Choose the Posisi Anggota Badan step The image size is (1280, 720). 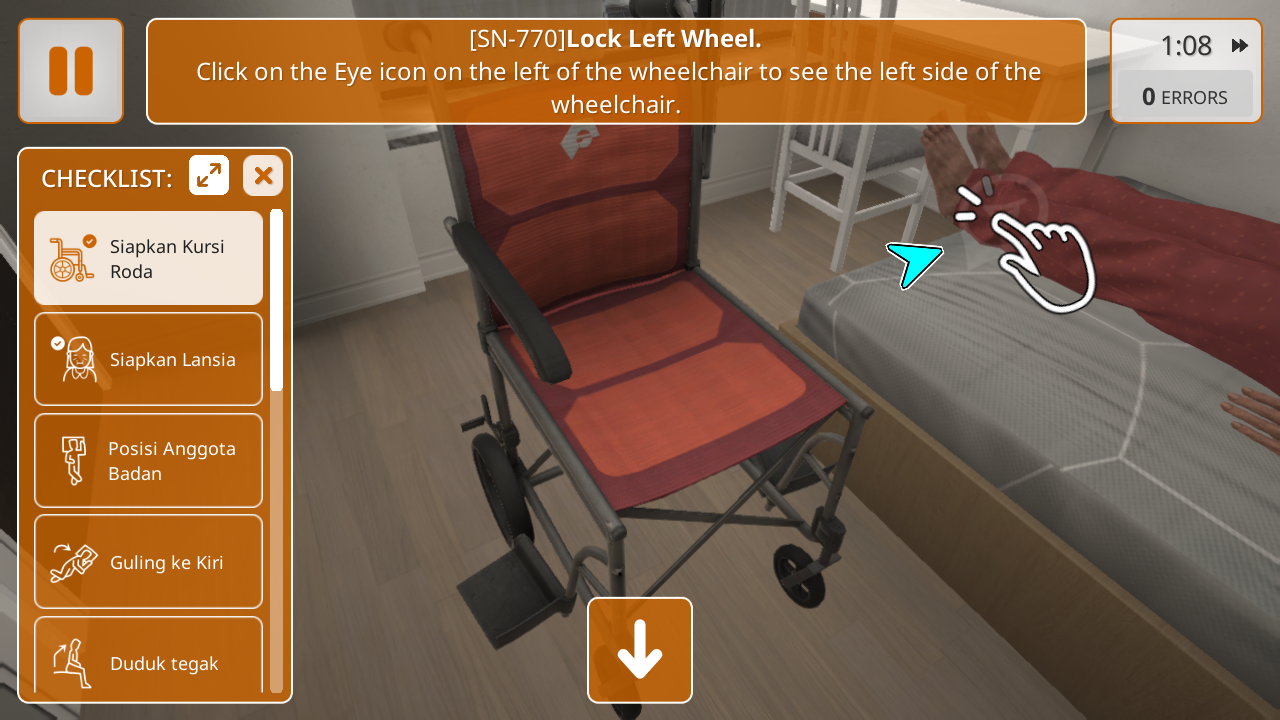pyautogui.click(x=148, y=460)
